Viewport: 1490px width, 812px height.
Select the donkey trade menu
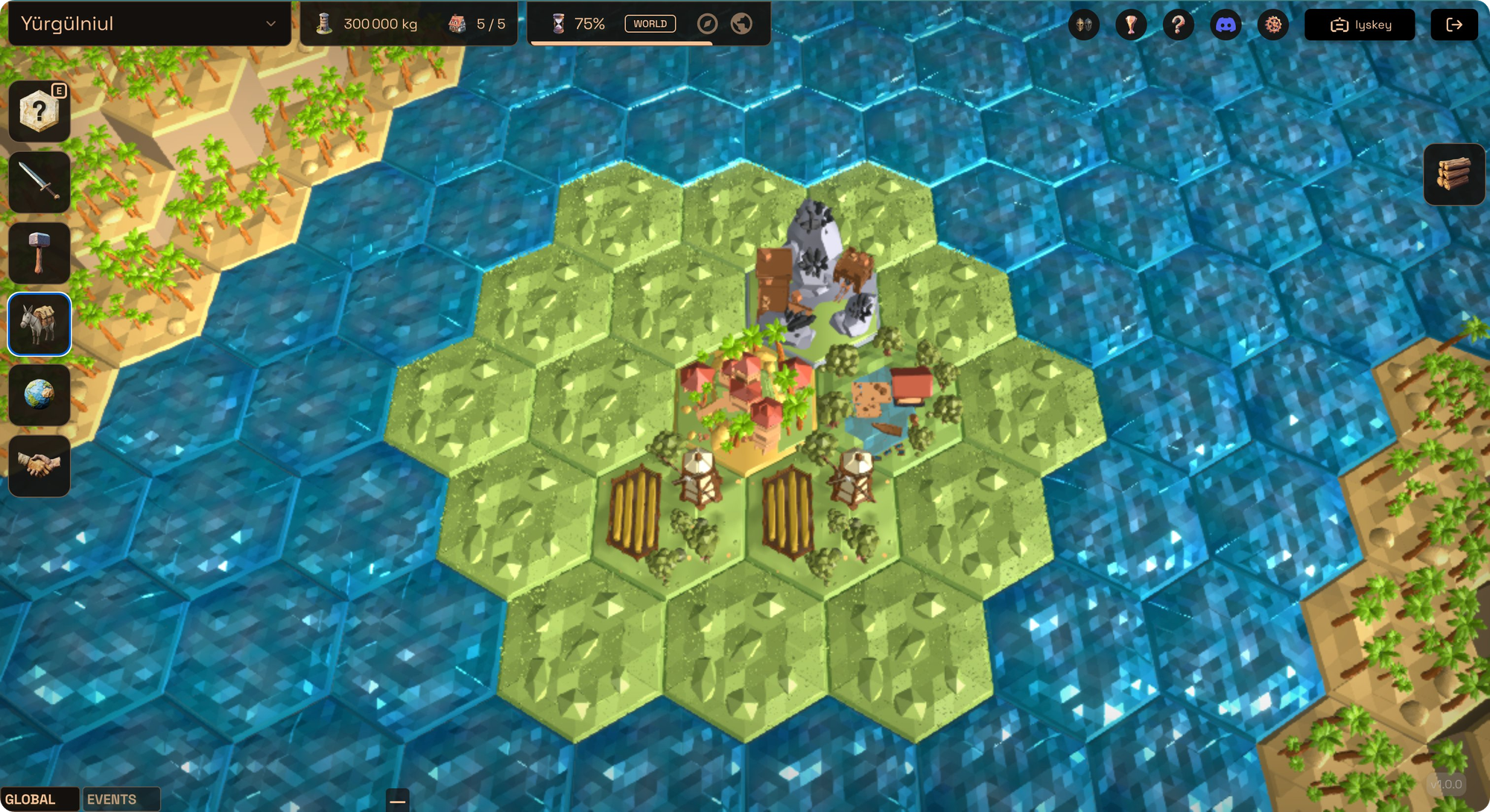tap(39, 324)
